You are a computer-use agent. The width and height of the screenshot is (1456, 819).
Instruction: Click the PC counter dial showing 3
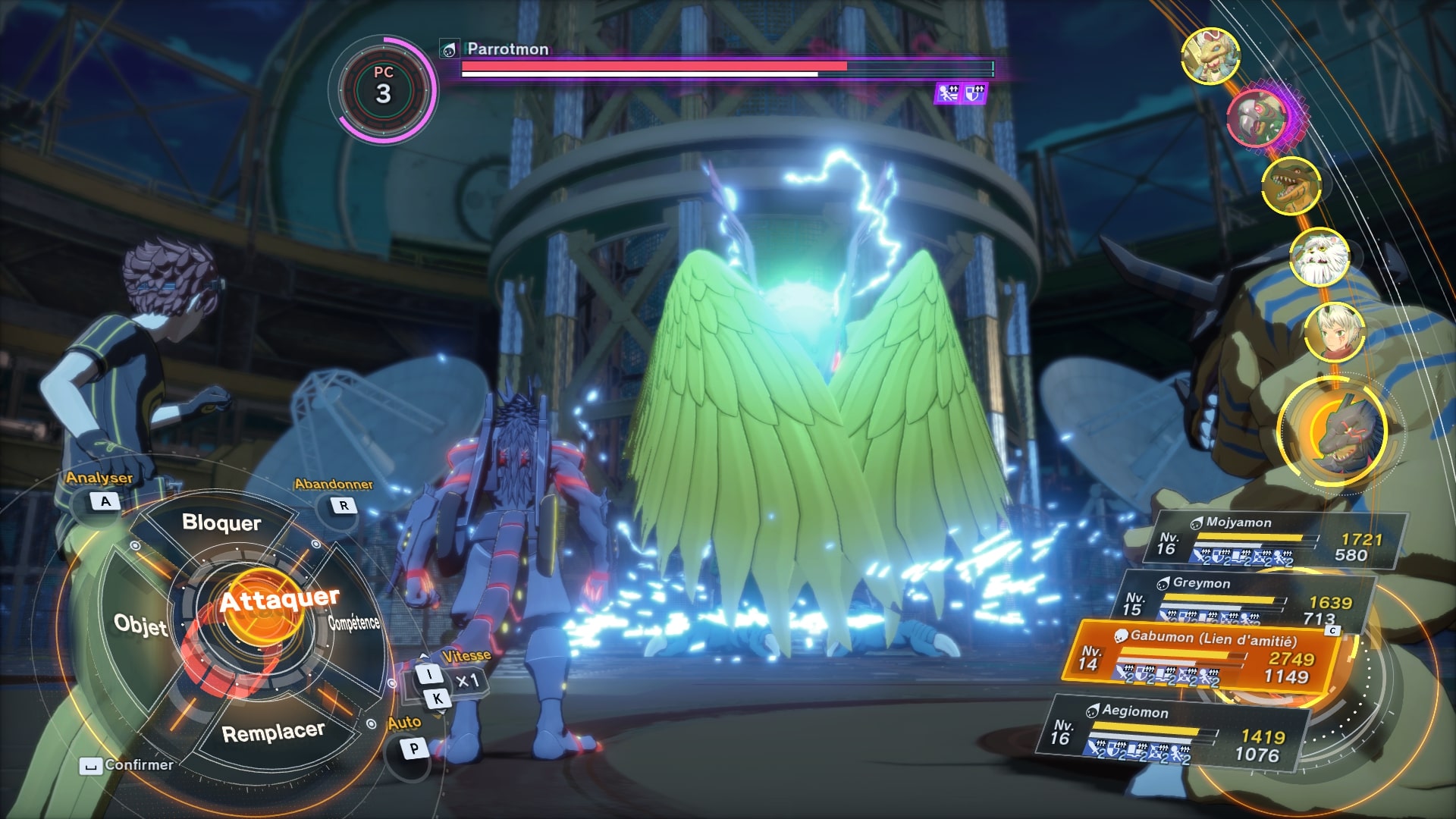pyautogui.click(x=384, y=85)
